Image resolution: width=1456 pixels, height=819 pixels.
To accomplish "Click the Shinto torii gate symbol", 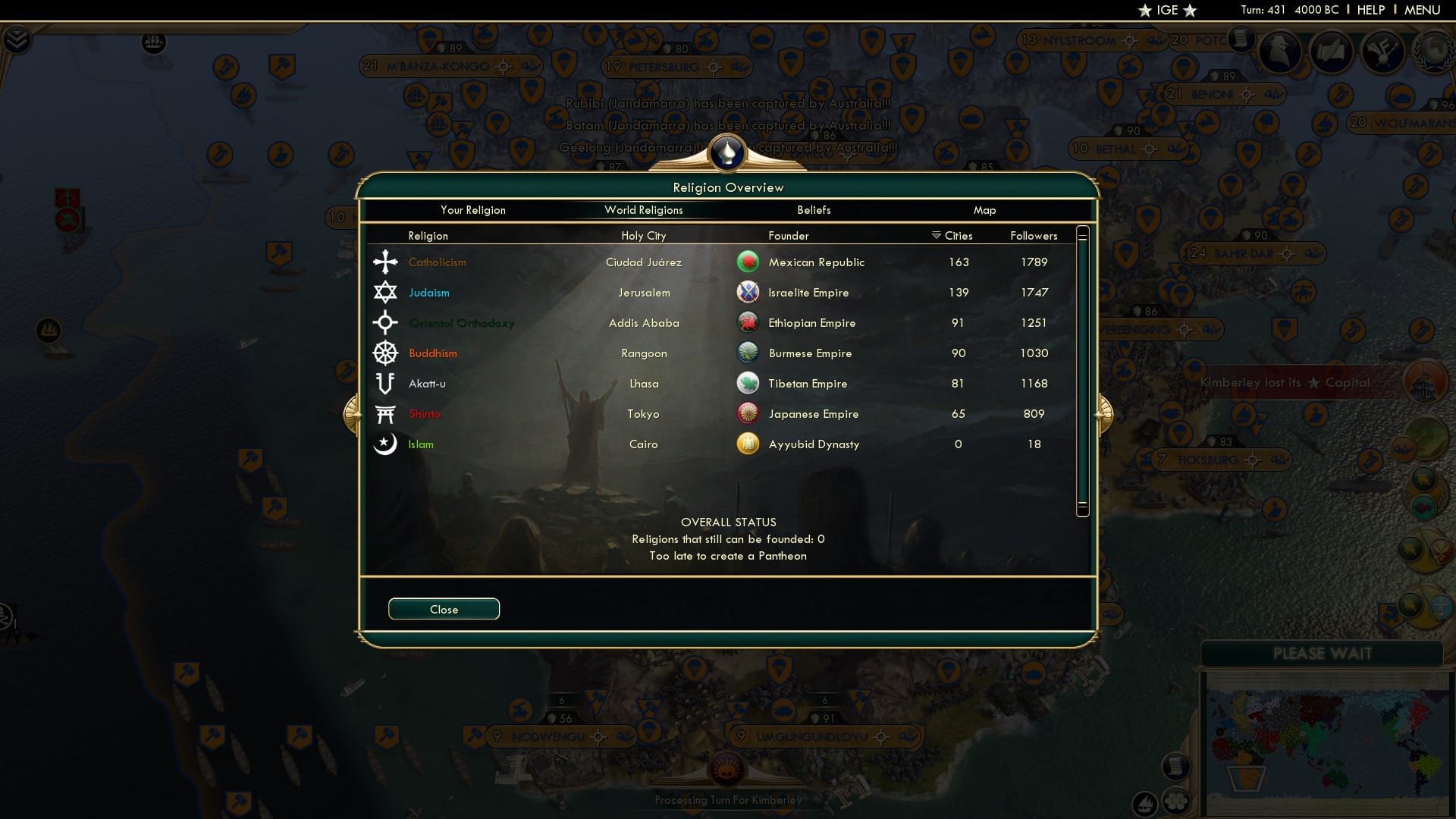I will 385,413.
